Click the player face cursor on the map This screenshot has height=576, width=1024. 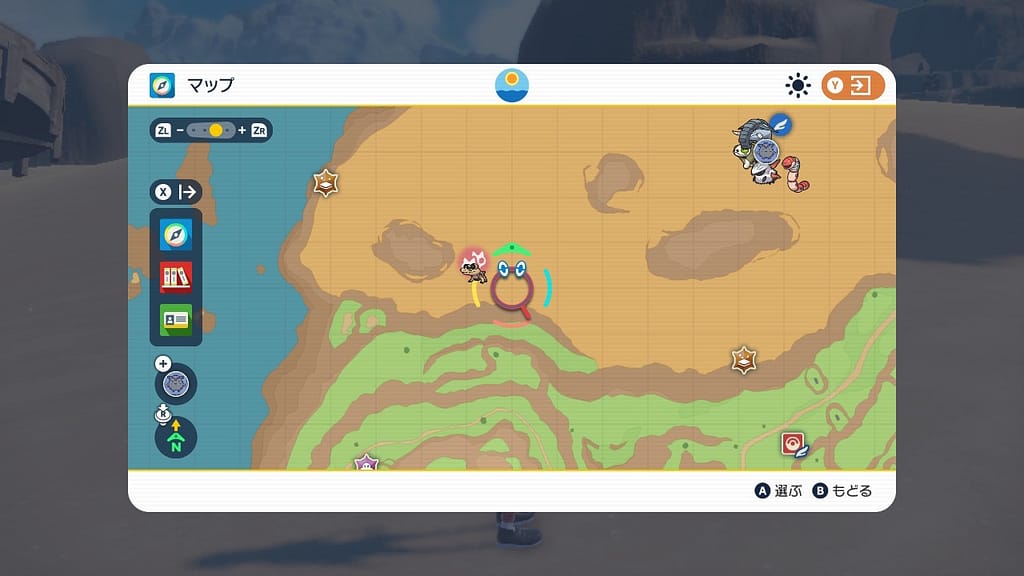tap(512, 270)
